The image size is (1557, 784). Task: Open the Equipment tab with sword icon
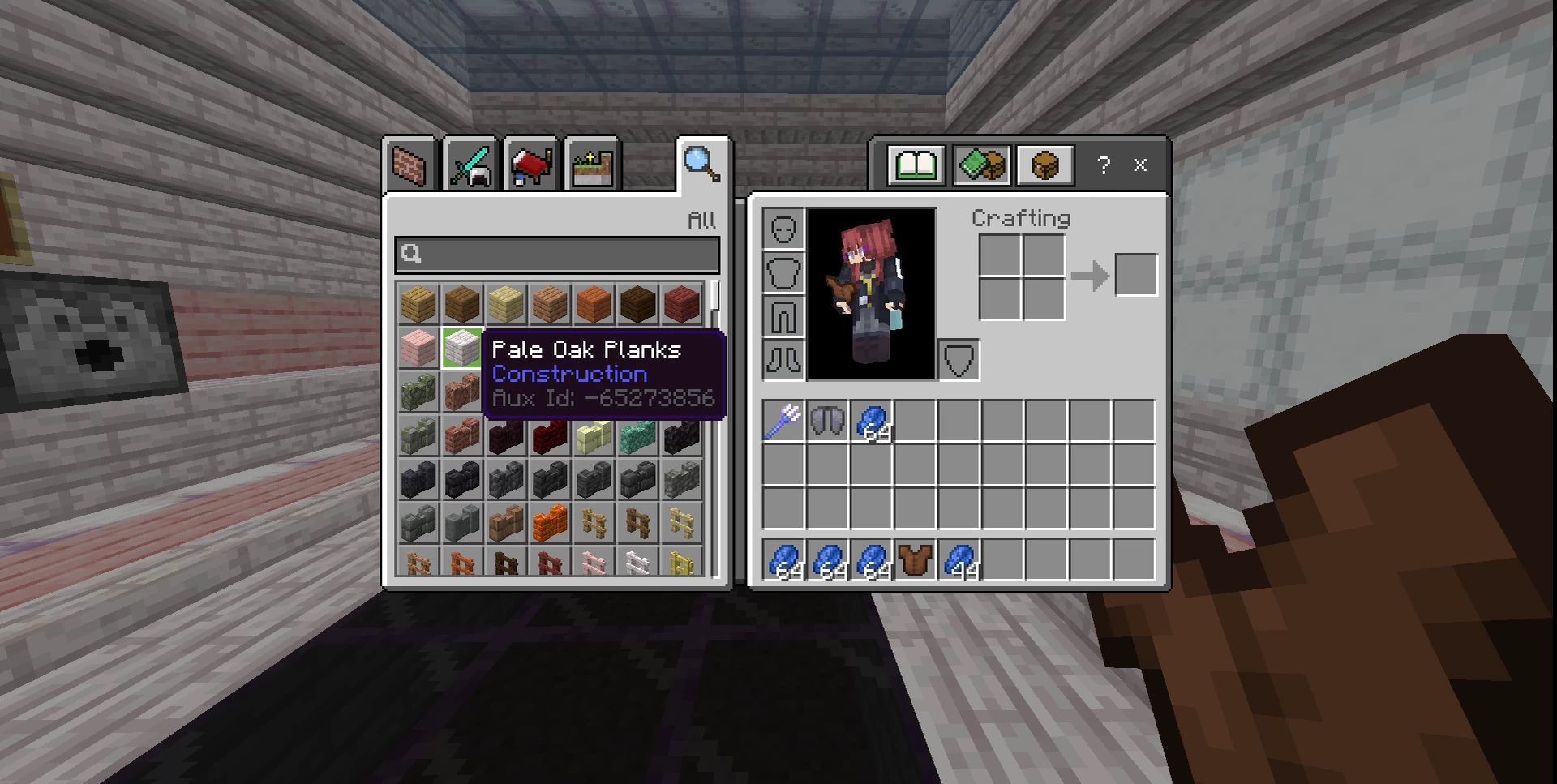coord(470,165)
